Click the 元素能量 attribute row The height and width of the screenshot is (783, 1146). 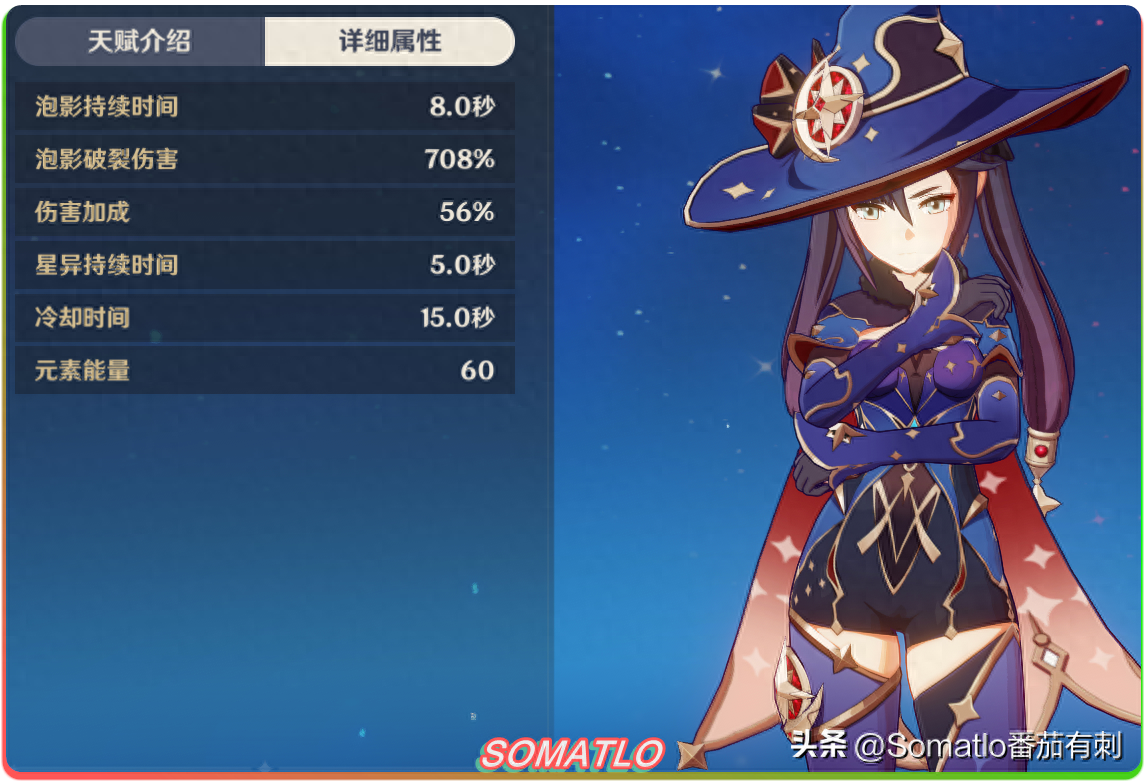click(265, 371)
